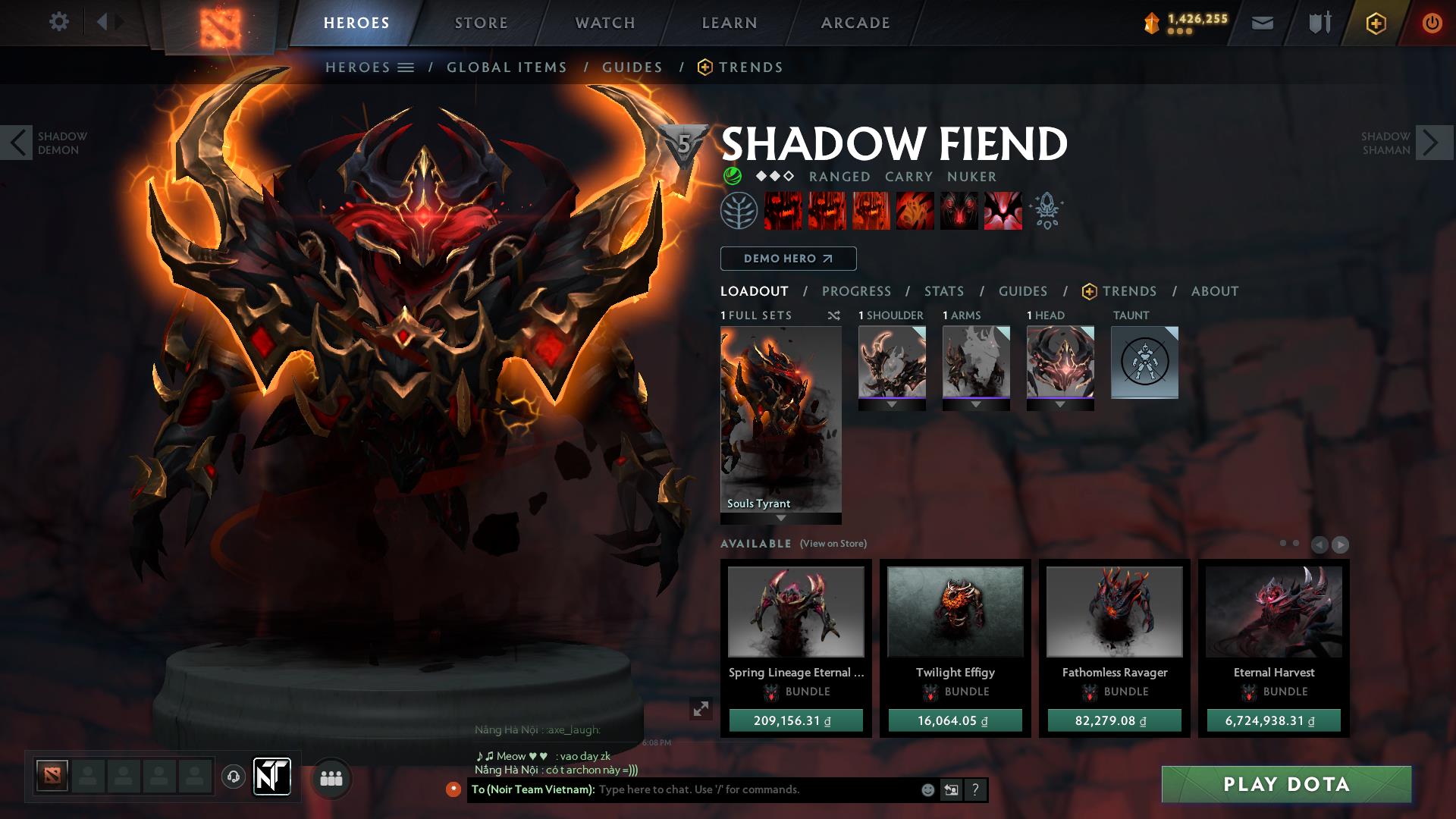Click the Dota Plus hexagon icon
Viewport: 1456px width, 819px height.
click(1376, 23)
